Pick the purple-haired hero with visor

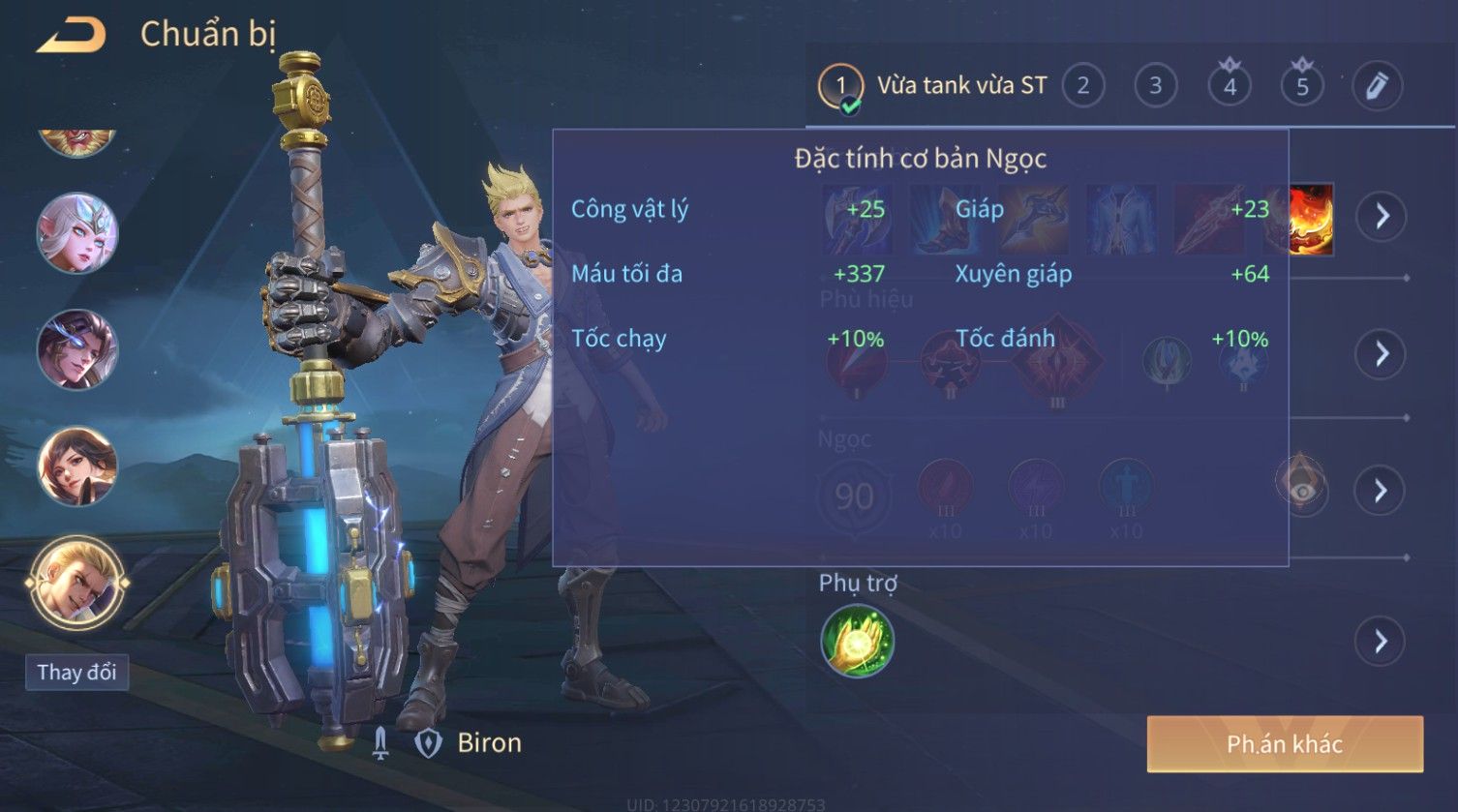[76, 349]
